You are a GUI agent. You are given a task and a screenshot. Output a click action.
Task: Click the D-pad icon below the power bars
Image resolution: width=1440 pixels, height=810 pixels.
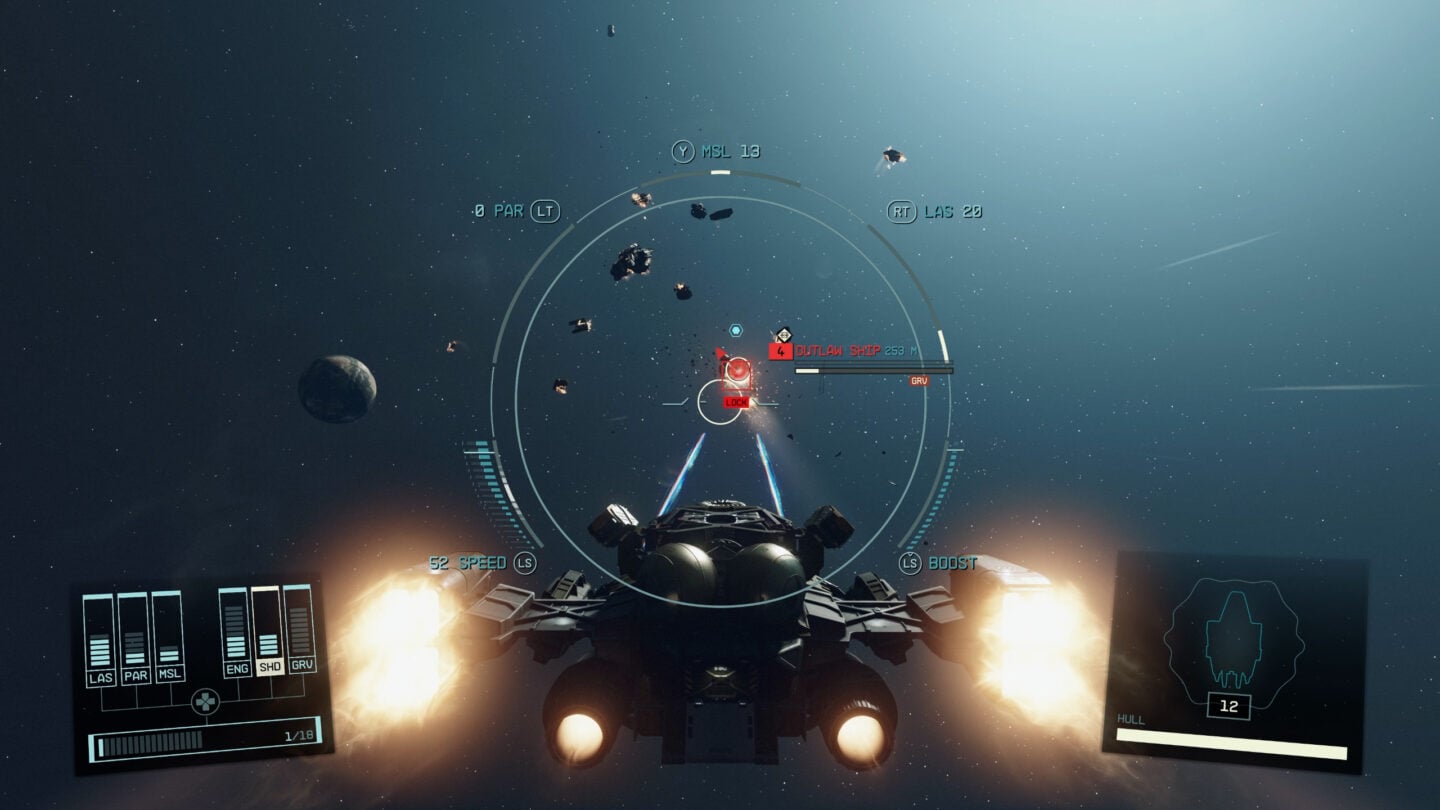click(x=205, y=700)
